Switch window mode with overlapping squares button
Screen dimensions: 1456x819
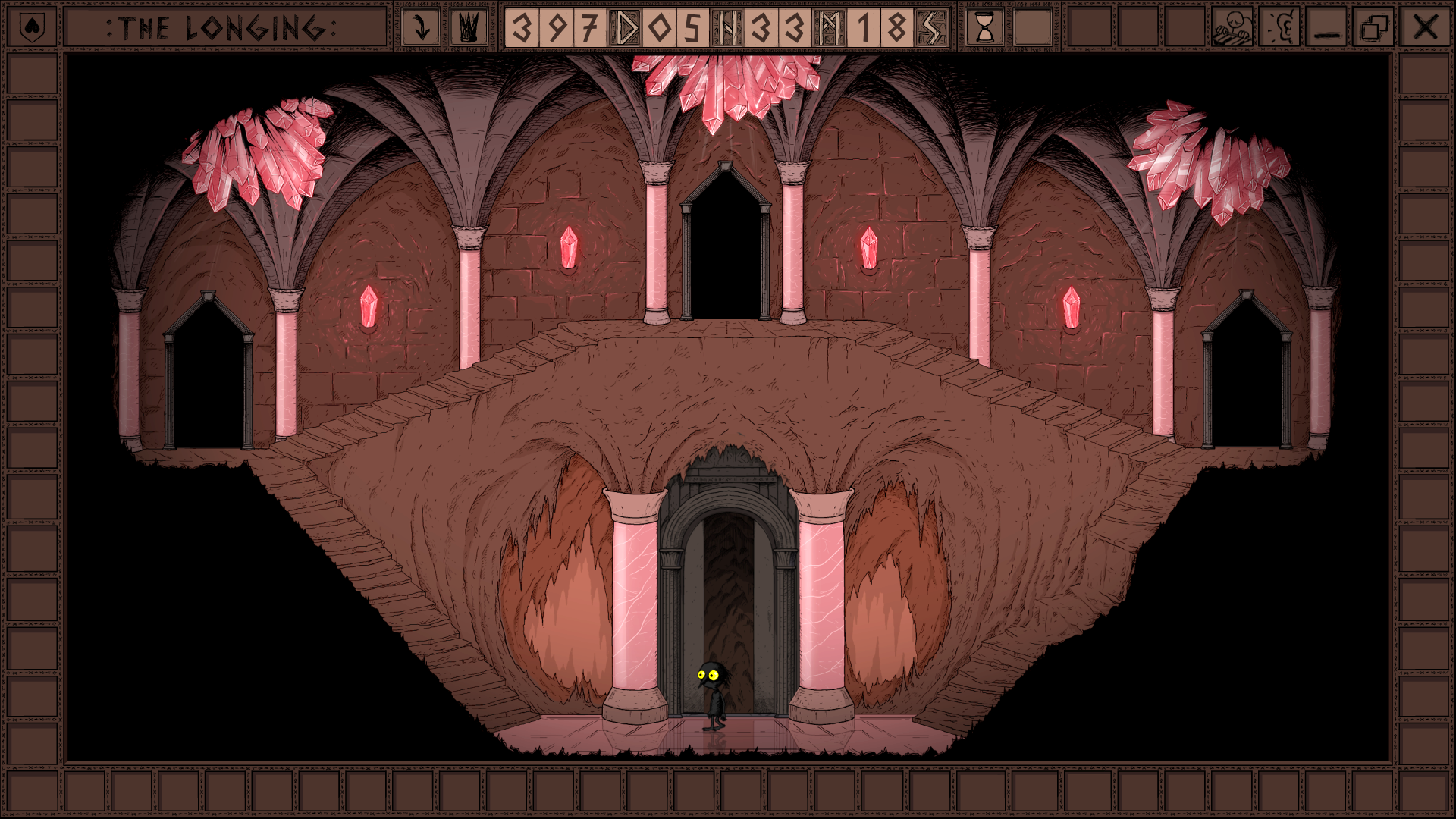coord(1375,28)
